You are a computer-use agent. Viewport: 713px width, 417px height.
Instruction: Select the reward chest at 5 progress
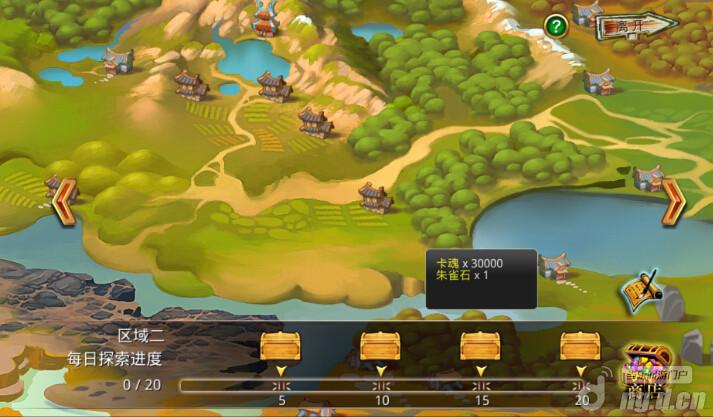click(x=280, y=346)
